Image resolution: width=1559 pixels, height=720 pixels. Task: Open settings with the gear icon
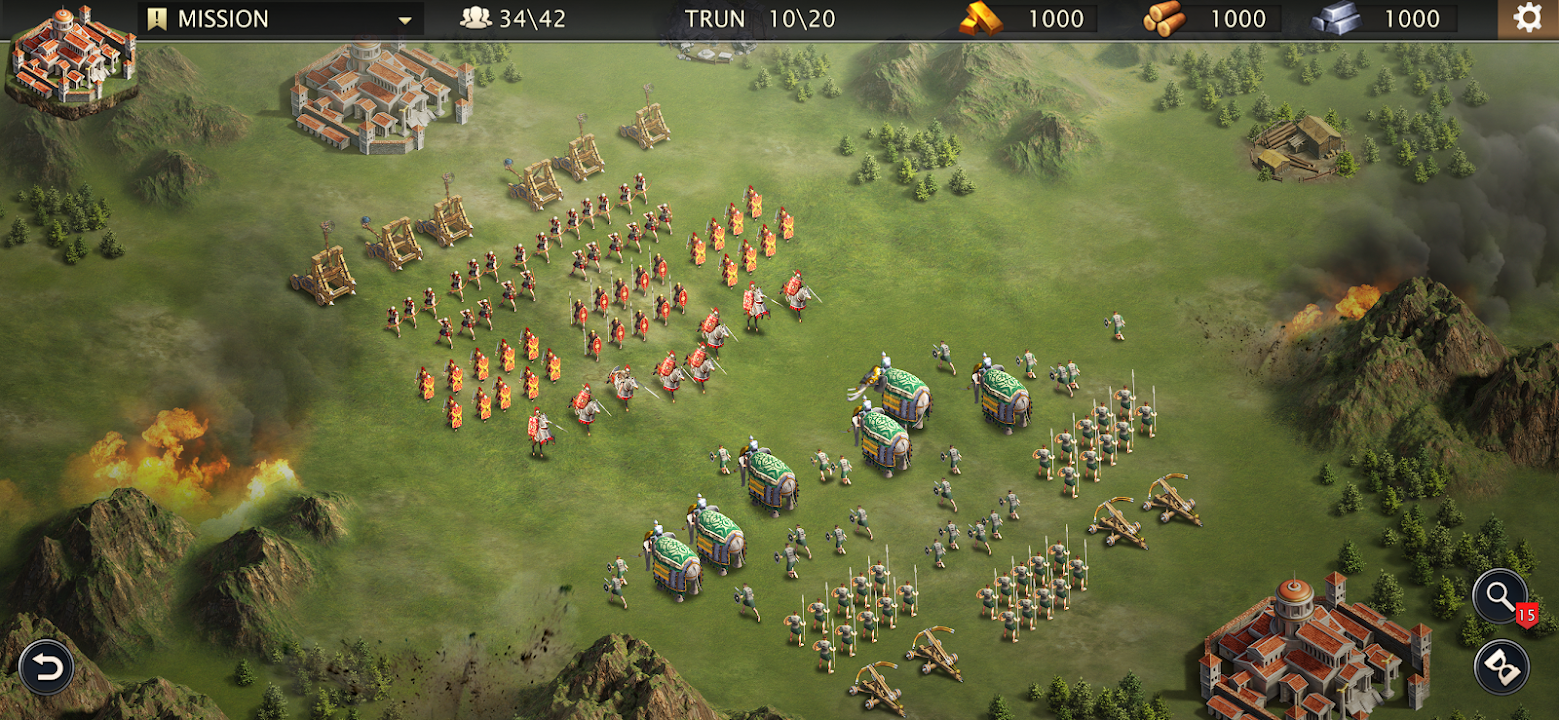pyautogui.click(x=1527, y=19)
